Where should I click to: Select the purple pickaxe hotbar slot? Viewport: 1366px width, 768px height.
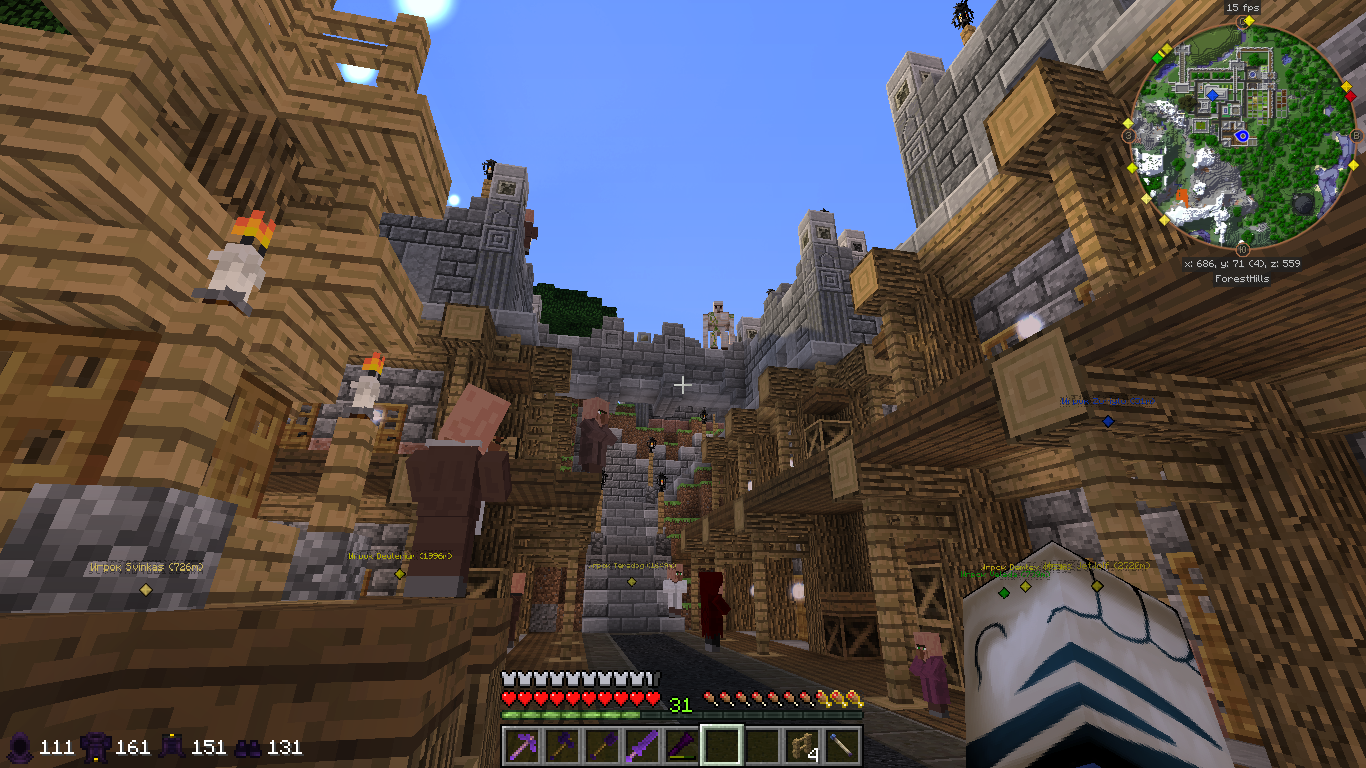coord(522,745)
